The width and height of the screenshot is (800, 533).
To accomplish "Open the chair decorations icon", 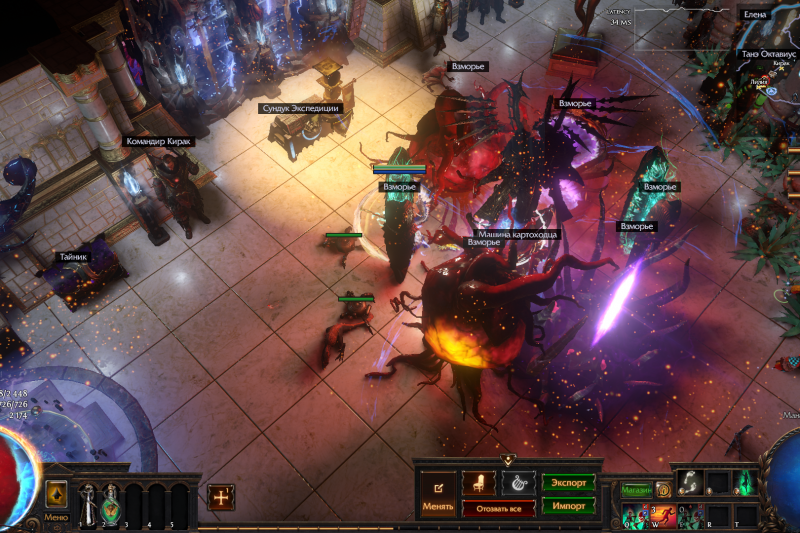I will tap(480, 483).
